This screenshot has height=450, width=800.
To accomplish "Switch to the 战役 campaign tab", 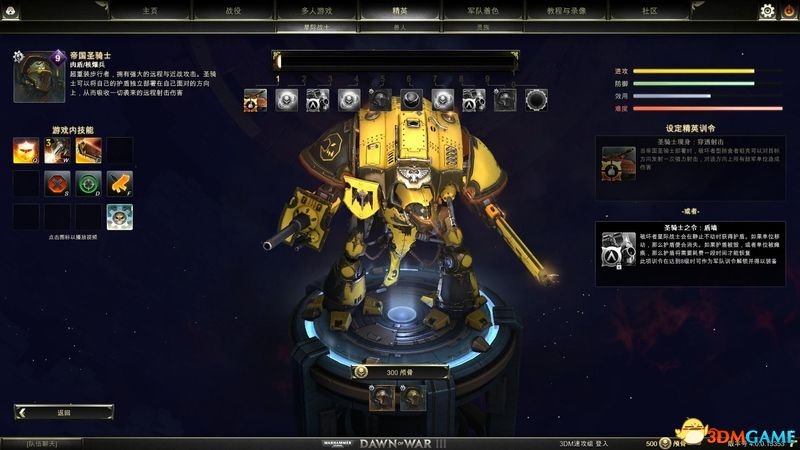I will tap(233, 10).
